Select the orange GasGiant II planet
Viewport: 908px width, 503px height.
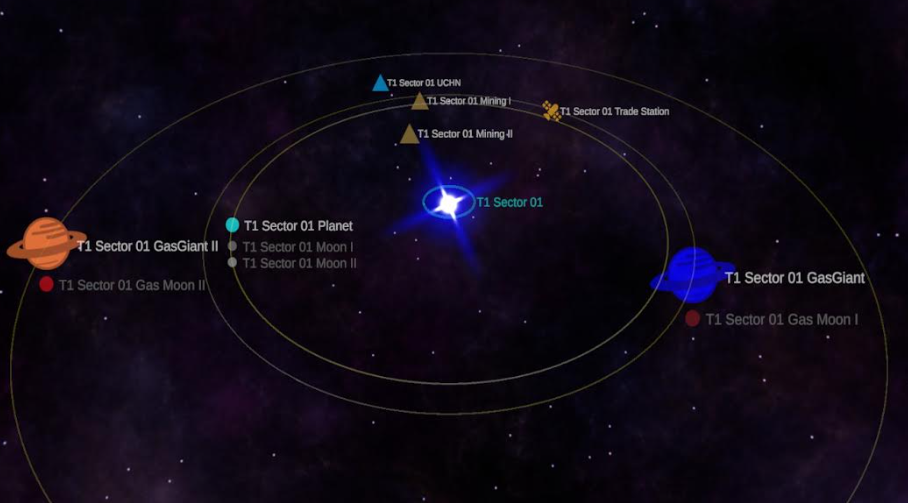46,243
